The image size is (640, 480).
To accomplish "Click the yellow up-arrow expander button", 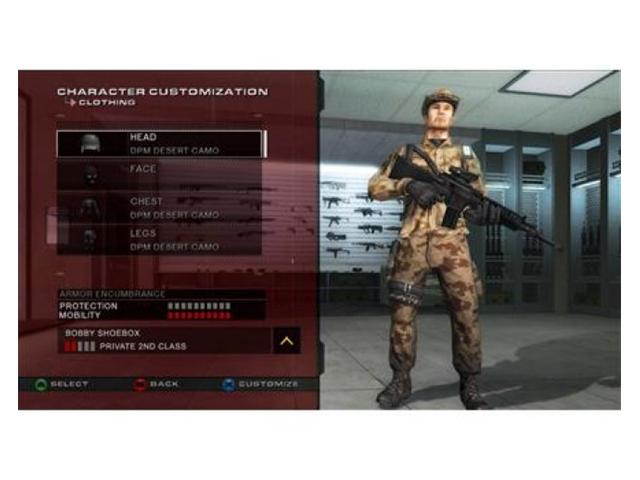I will click(286, 340).
